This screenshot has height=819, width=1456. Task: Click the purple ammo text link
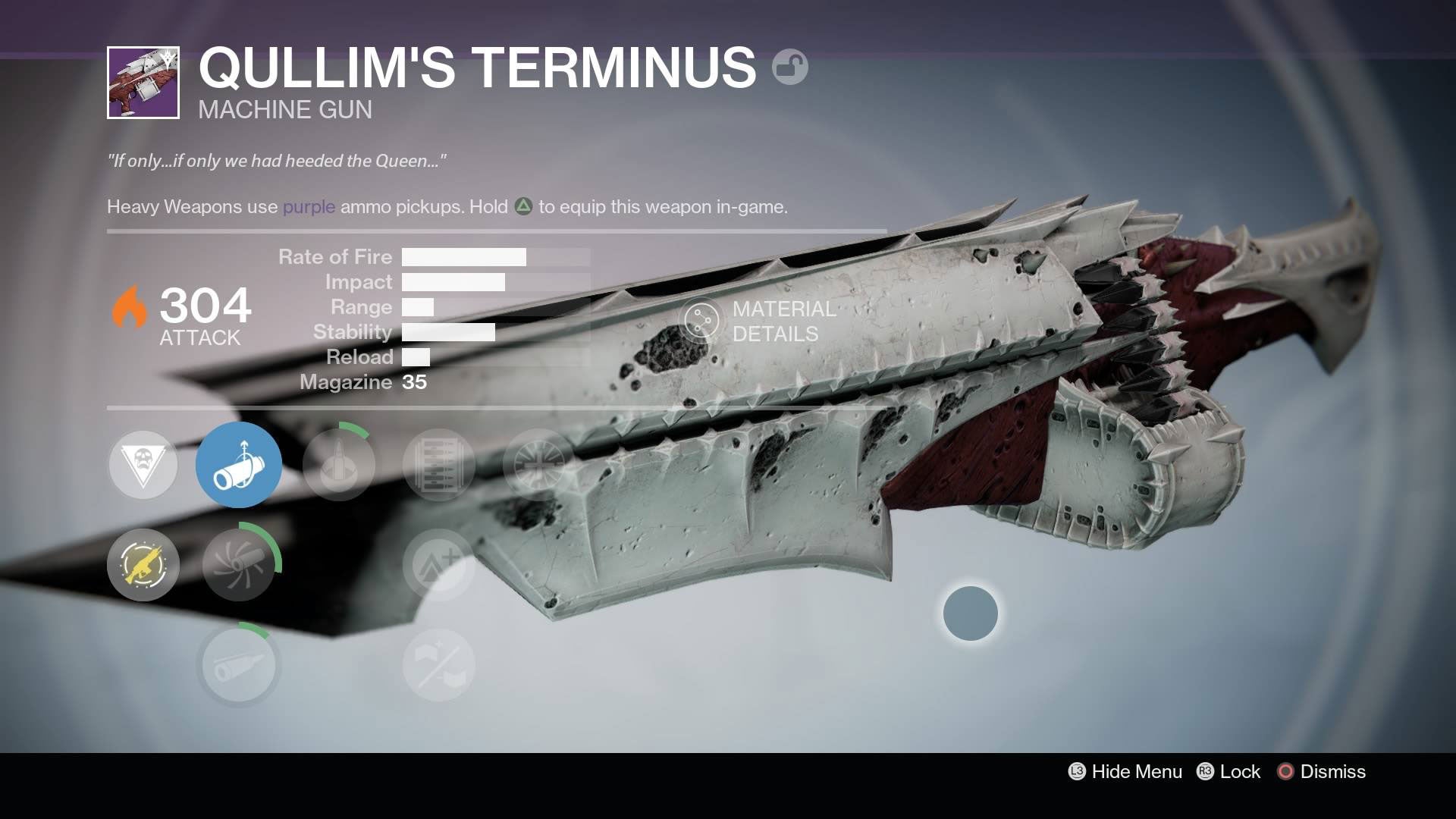point(308,206)
